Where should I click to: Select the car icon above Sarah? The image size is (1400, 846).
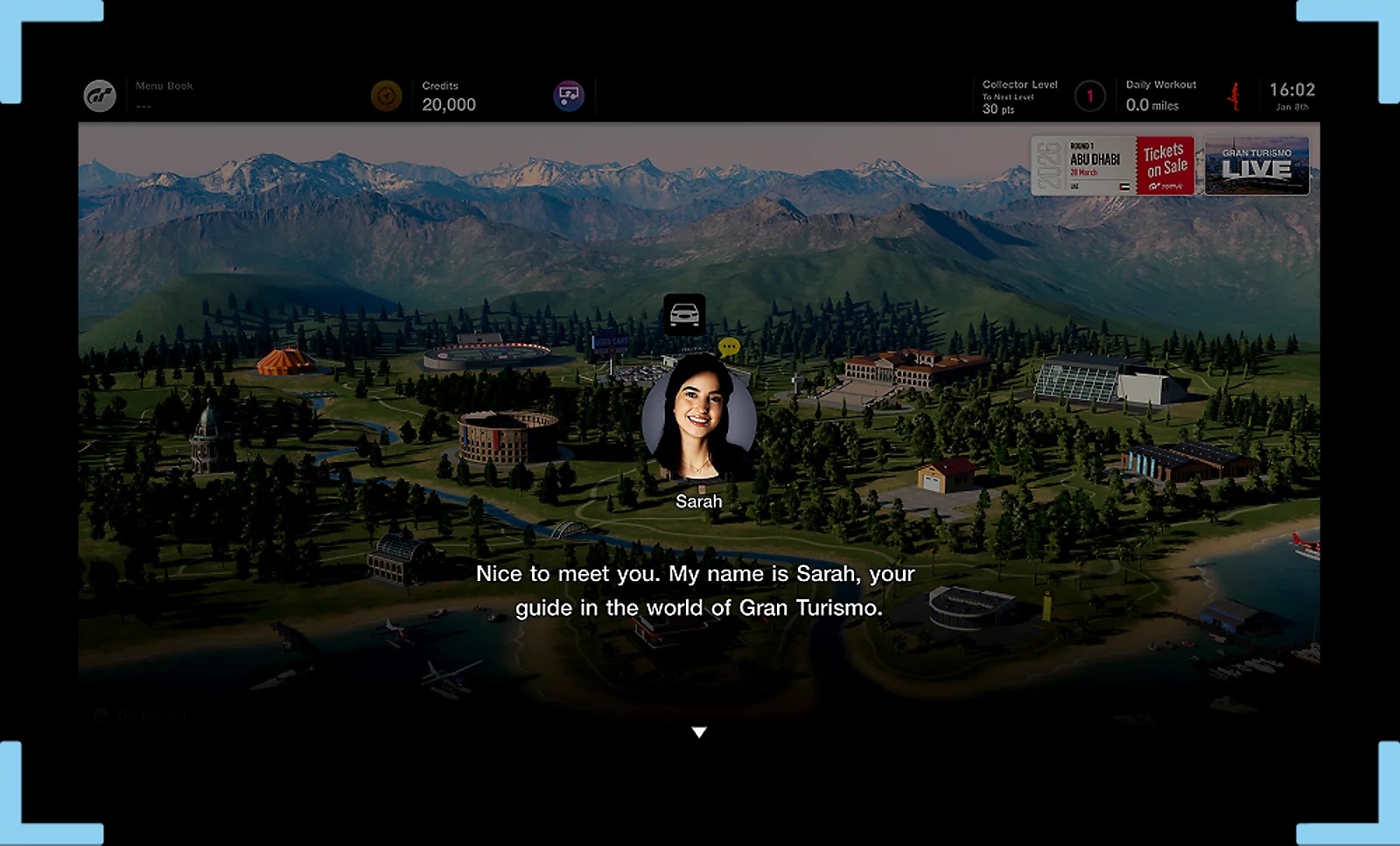point(684,314)
